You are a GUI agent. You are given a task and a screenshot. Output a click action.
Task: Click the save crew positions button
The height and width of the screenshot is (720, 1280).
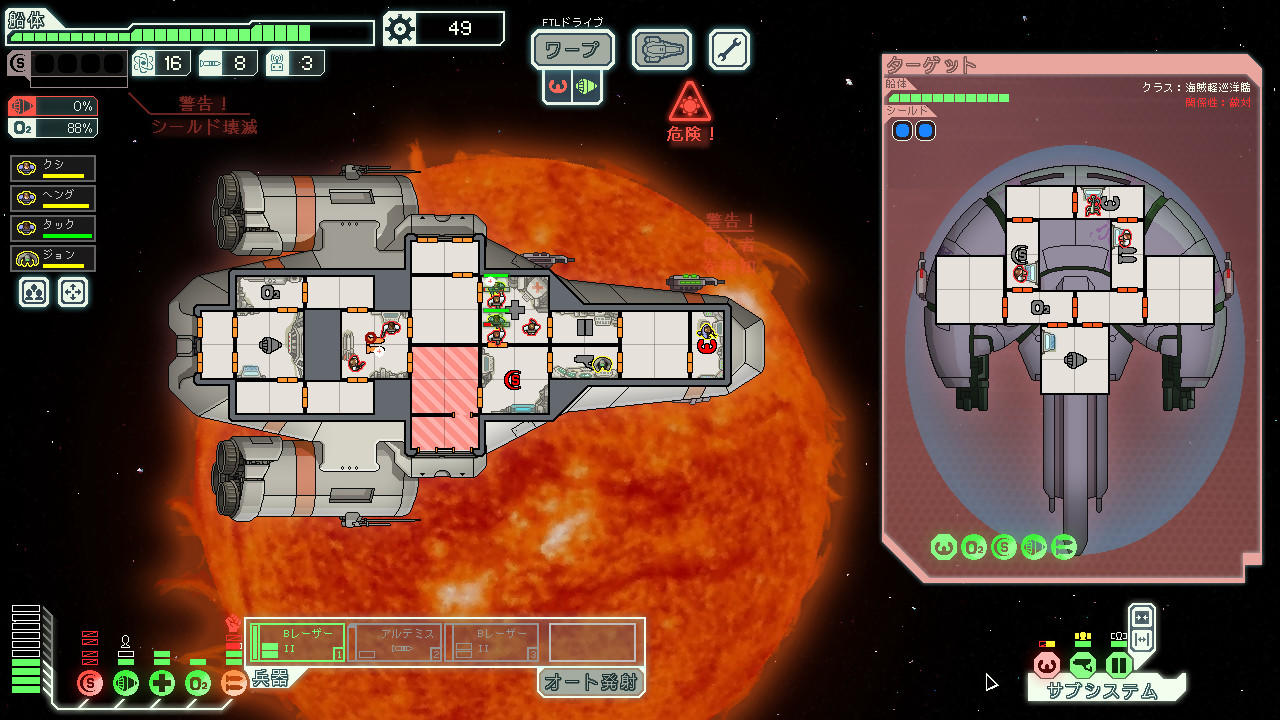click(x=33, y=291)
